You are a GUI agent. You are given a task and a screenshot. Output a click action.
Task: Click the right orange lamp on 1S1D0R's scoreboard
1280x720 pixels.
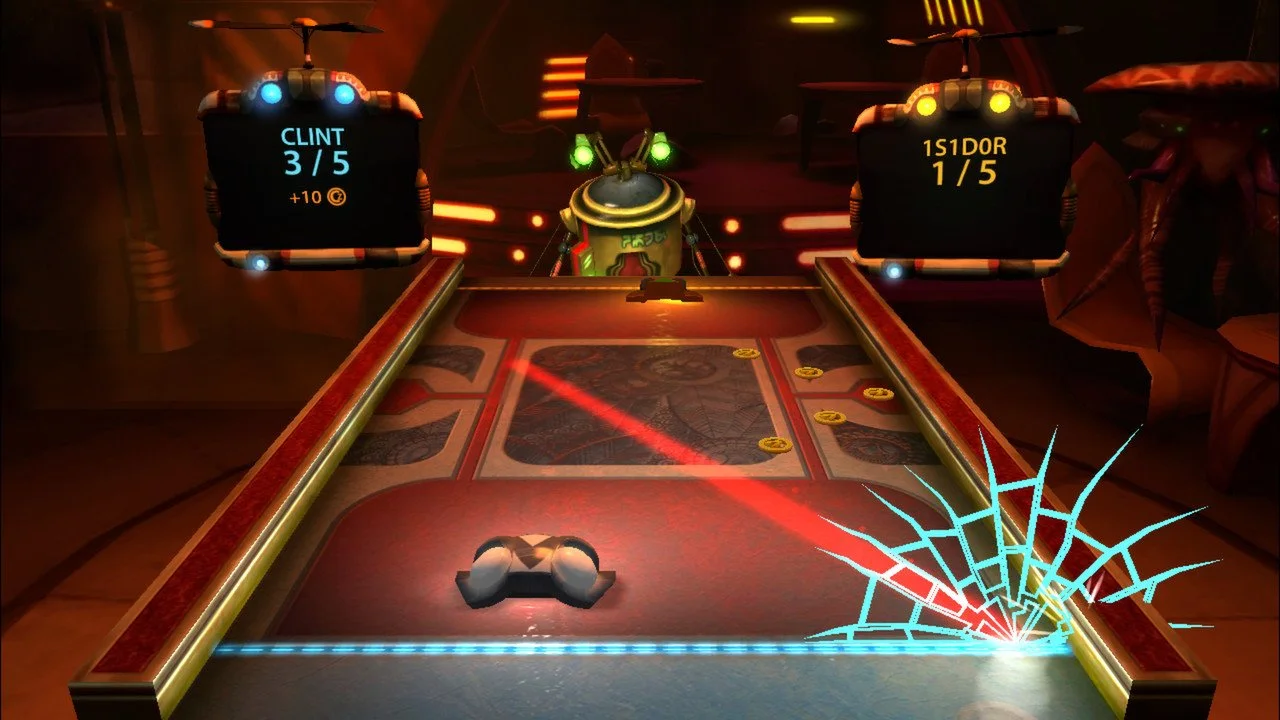[999, 105]
